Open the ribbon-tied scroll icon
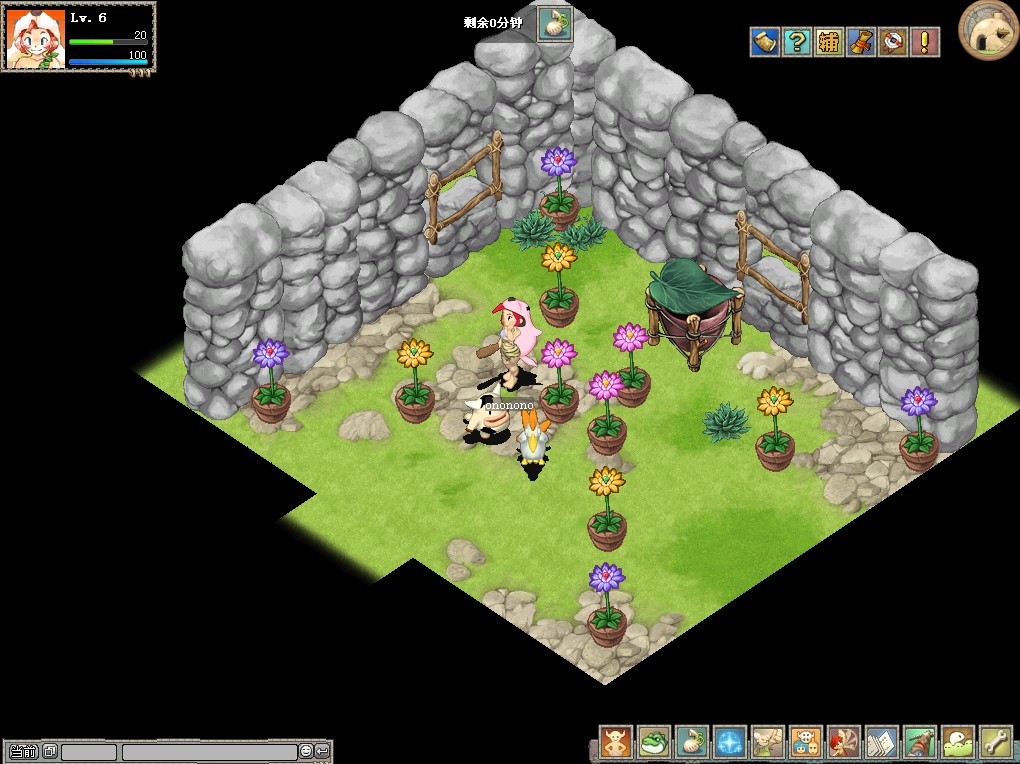Image resolution: width=1020 pixels, height=764 pixels. click(861, 42)
